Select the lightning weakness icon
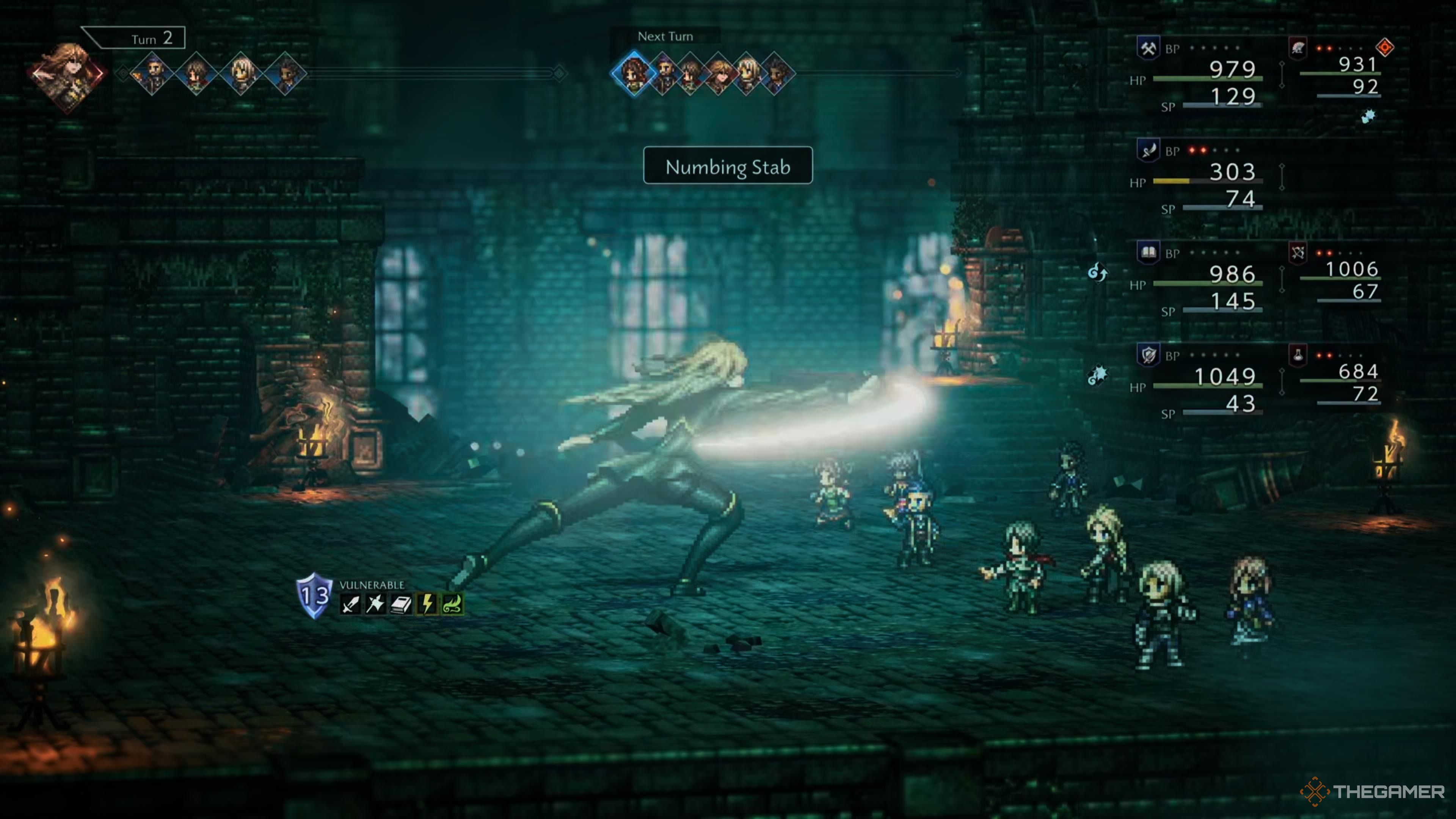1456x819 pixels. [x=427, y=604]
